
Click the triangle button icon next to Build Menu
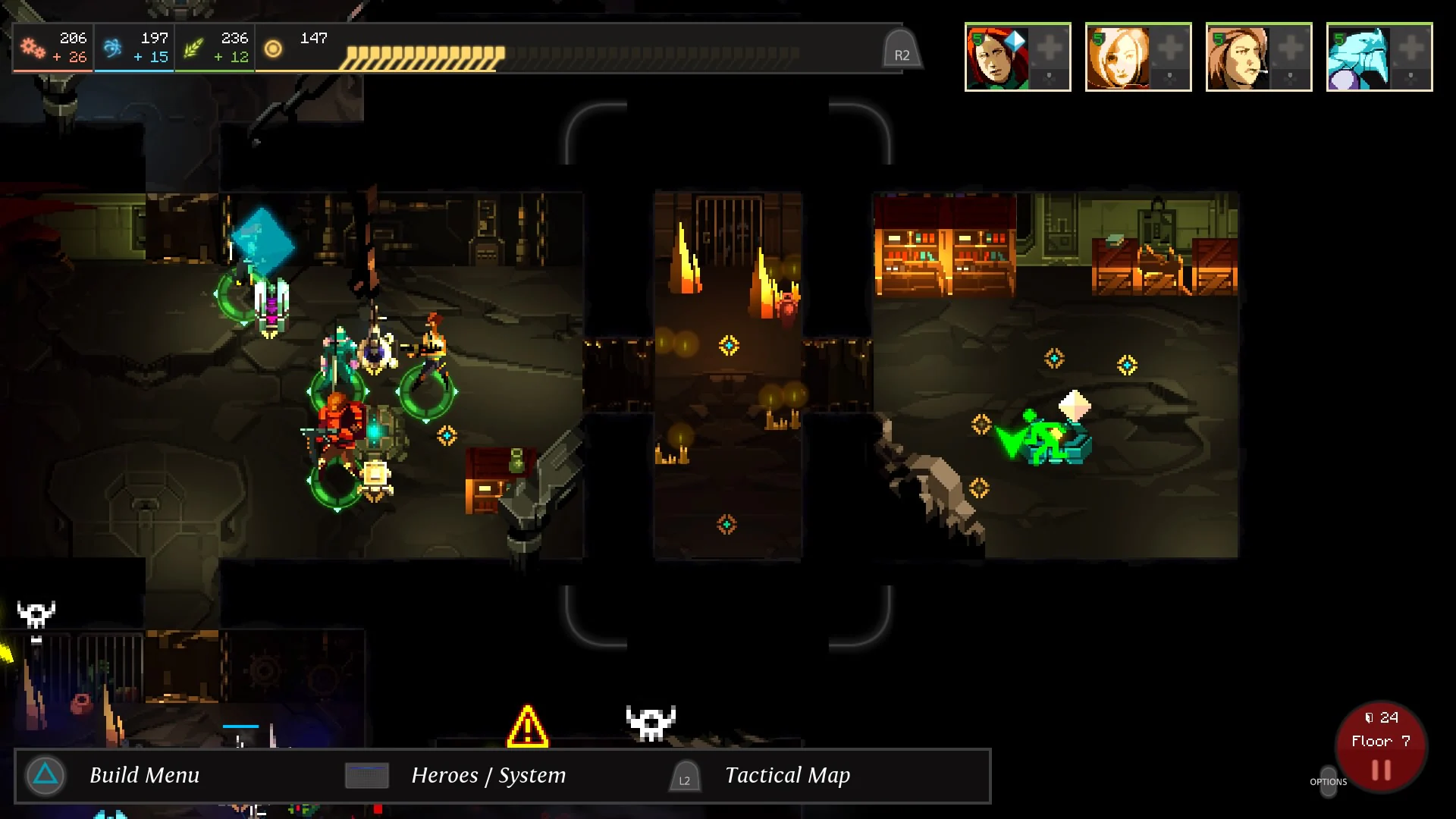click(45, 775)
